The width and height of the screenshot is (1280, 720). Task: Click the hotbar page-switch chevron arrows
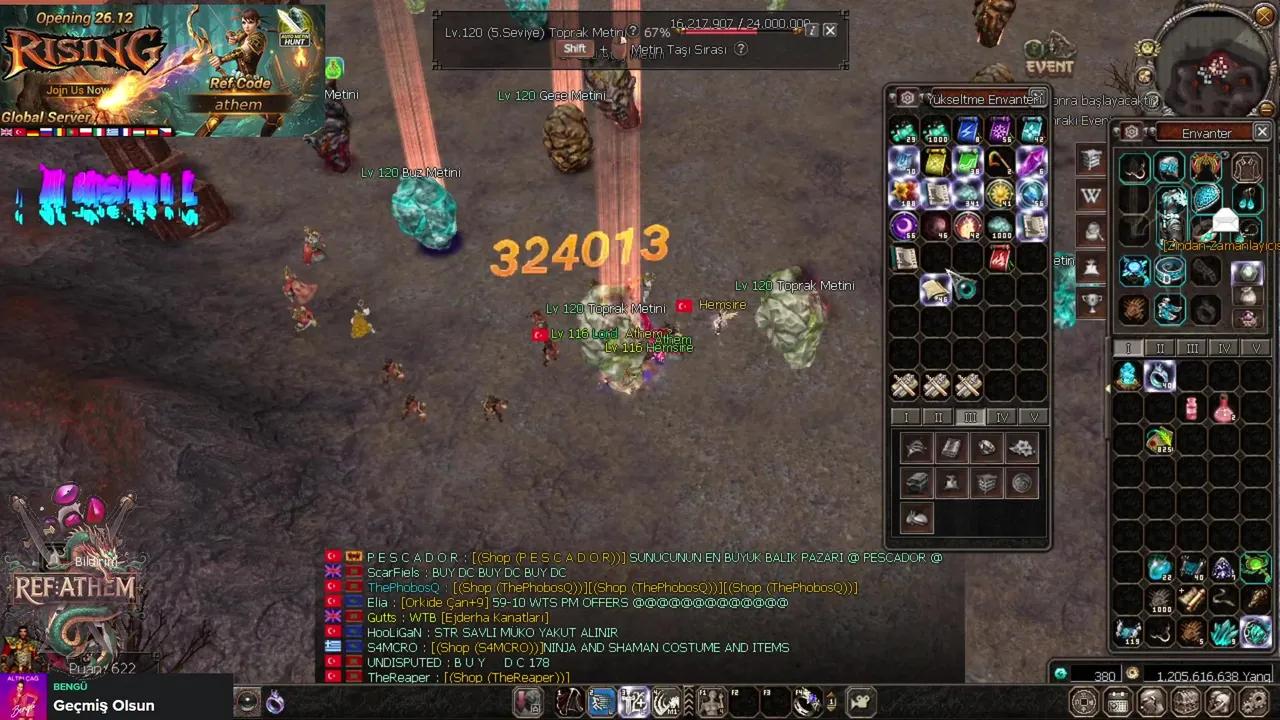pyautogui.click(x=689, y=701)
